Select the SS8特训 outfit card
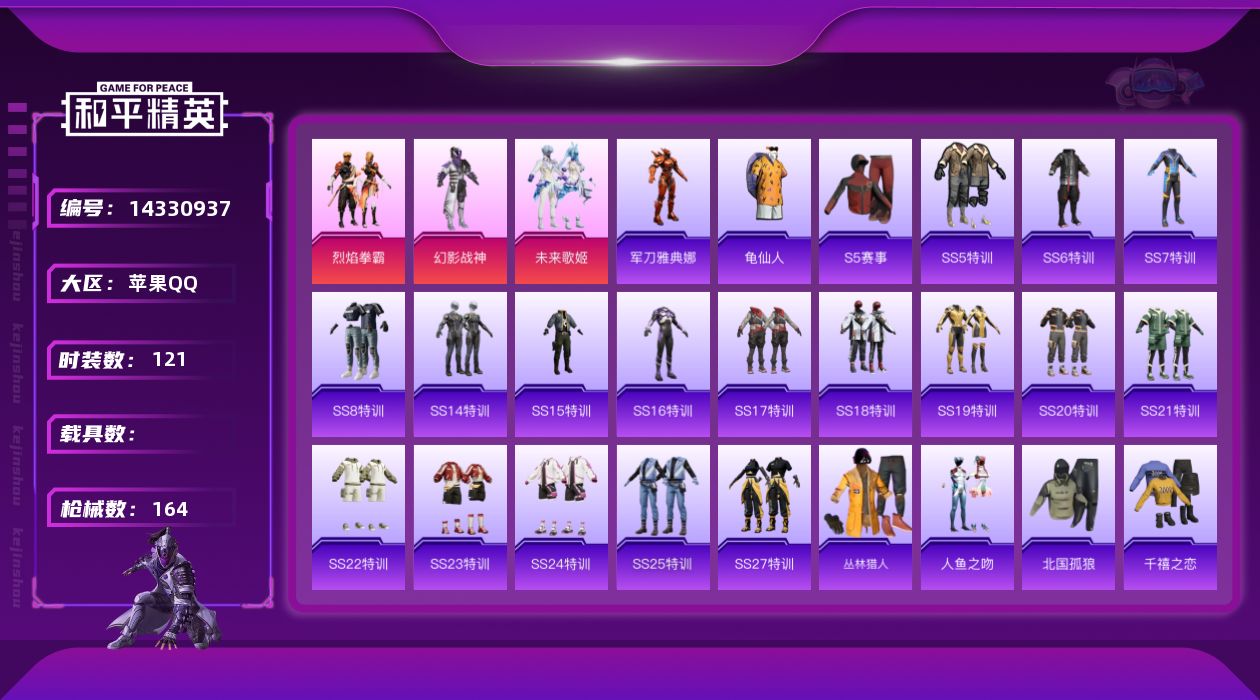 coord(358,364)
